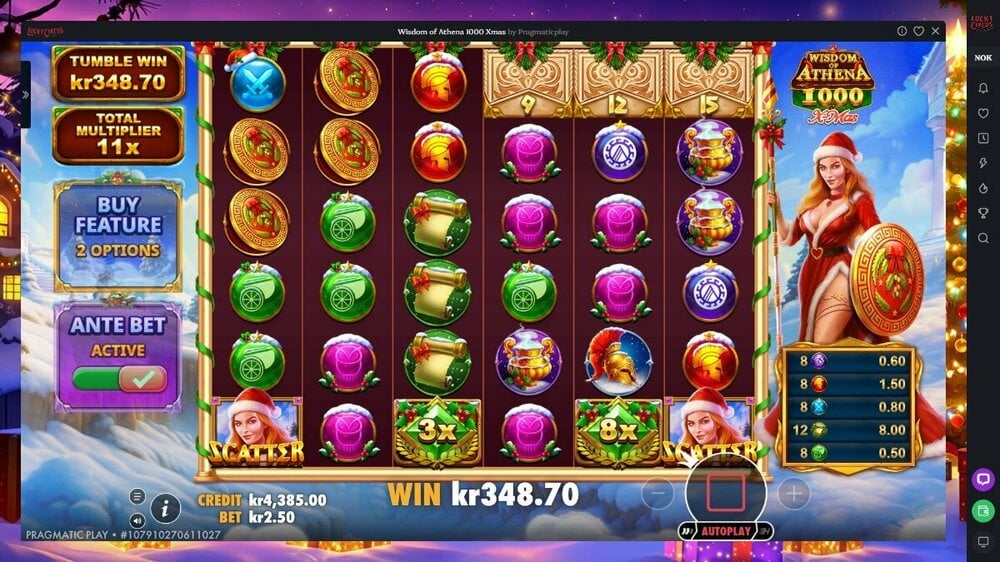The width and height of the screenshot is (1000, 562).
Task: Close the game window with the X
Action: coord(934,31)
